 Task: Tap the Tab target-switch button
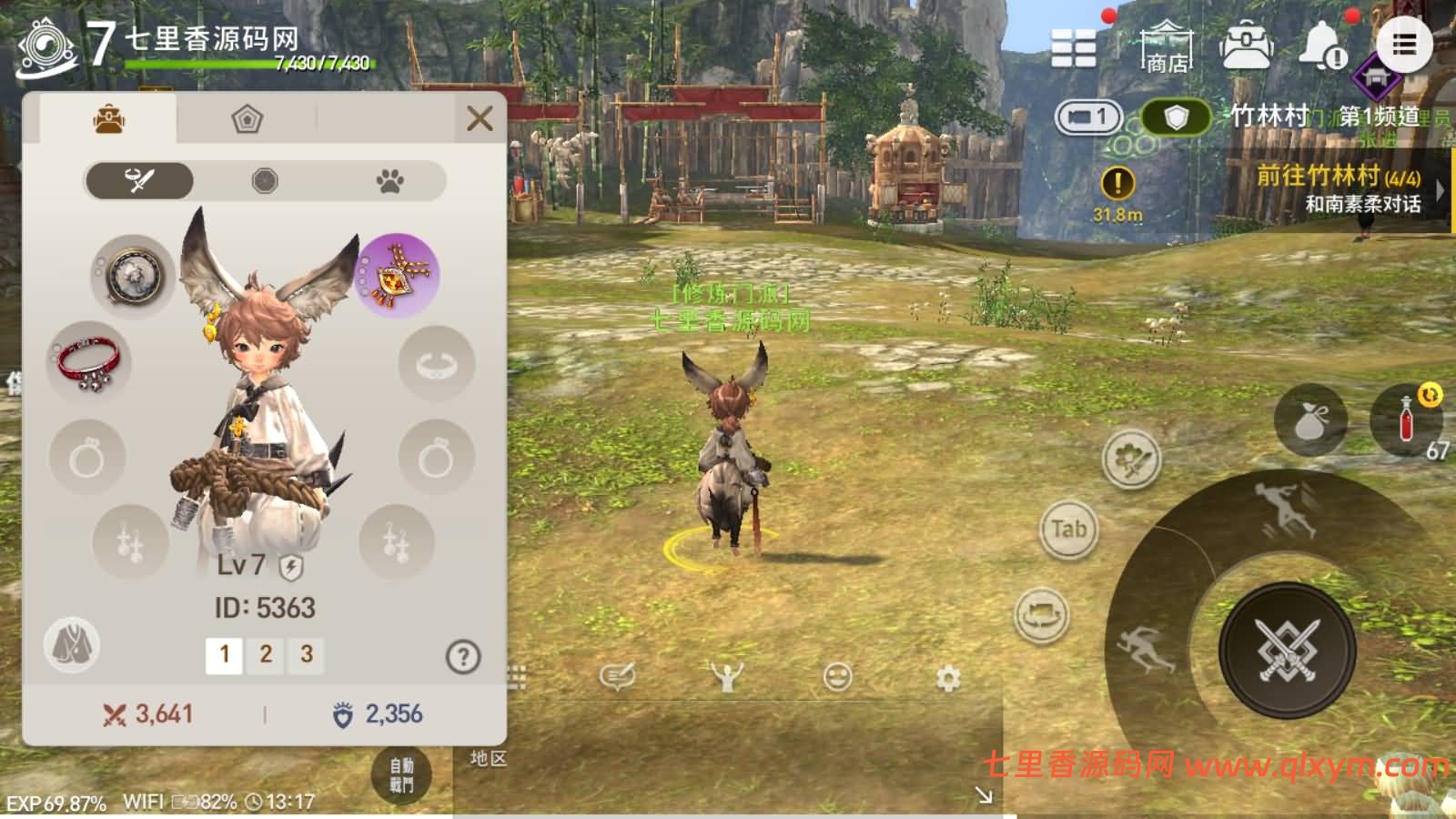1071,528
